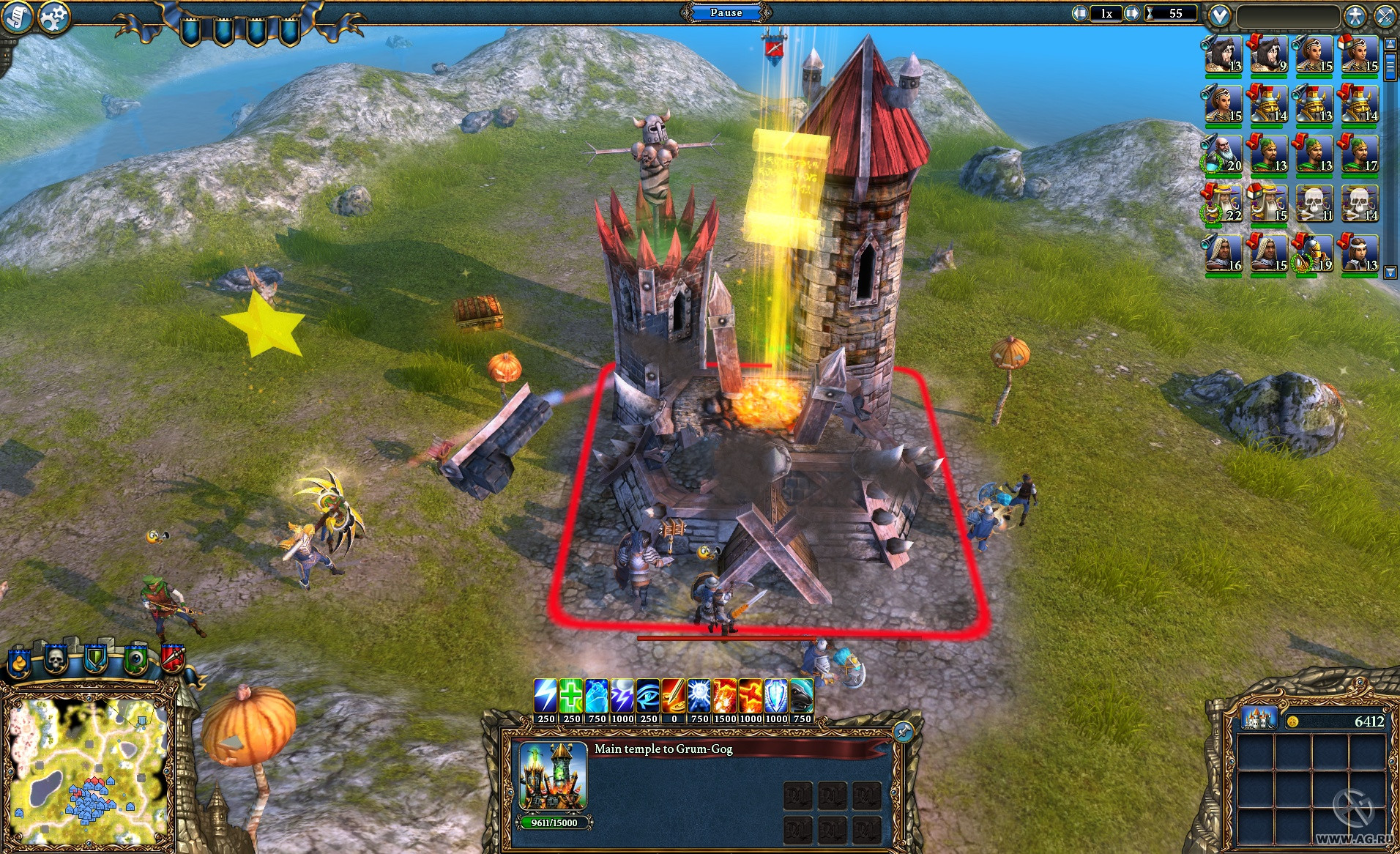This screenshot has height=854, width=1400.
Task: Click the minimap
Action: point(88,769)
